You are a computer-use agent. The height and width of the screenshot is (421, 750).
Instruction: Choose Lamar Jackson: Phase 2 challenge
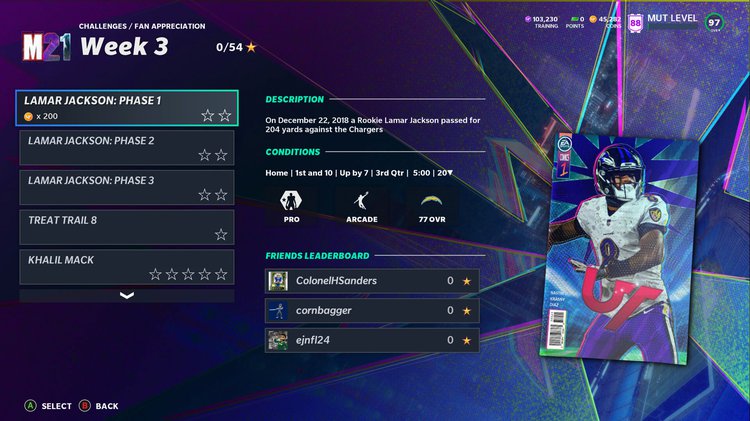pyautogui.click(x=127, y=147)
